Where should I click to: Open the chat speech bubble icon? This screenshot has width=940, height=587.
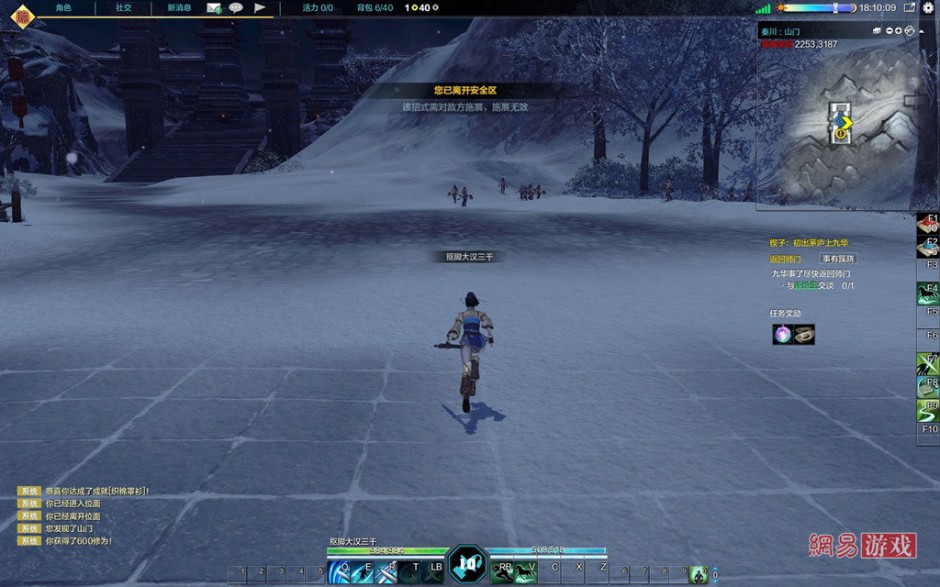tap(236, 7)
